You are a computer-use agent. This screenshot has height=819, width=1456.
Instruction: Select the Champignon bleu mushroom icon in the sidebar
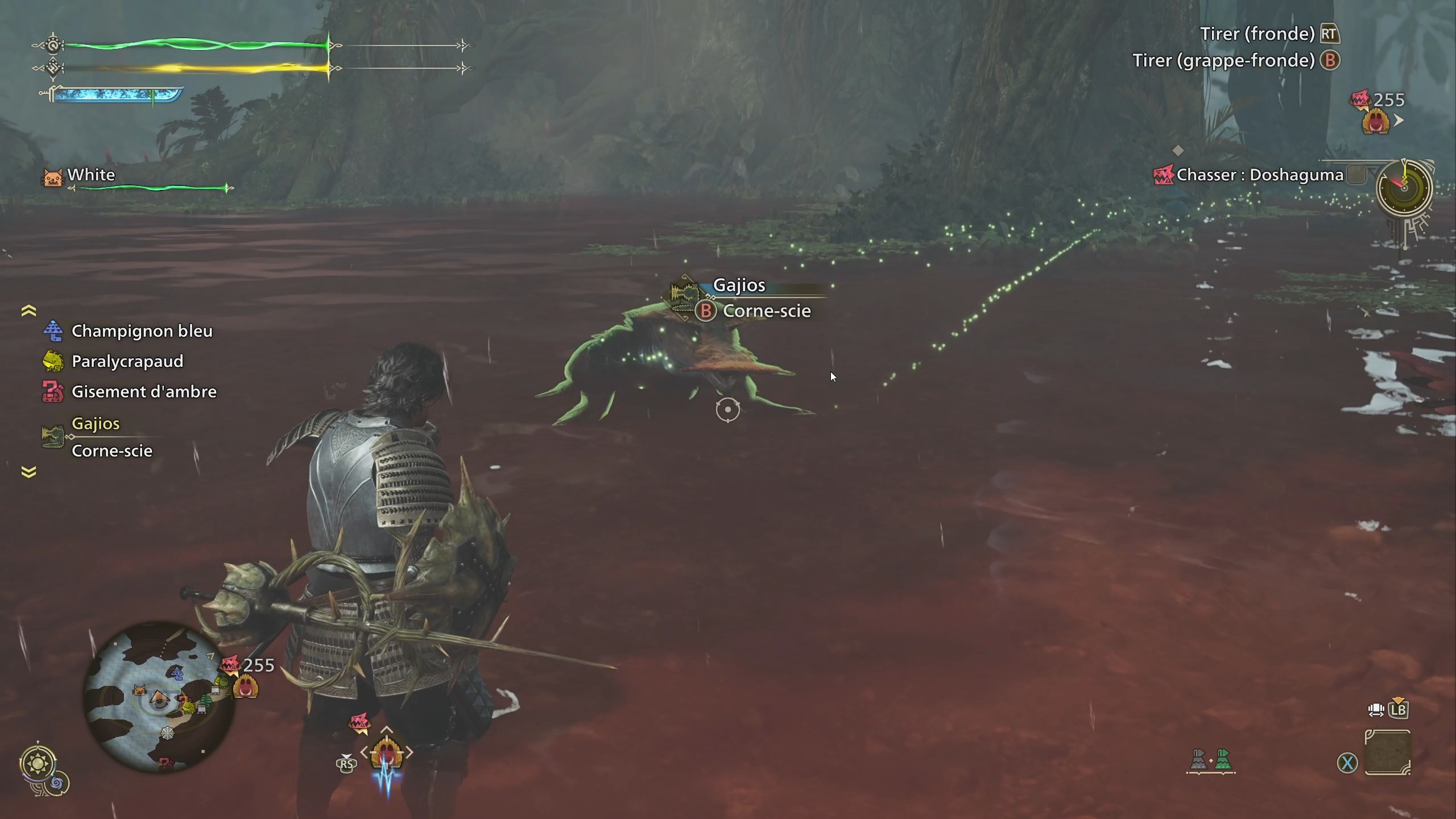[52, 330]
